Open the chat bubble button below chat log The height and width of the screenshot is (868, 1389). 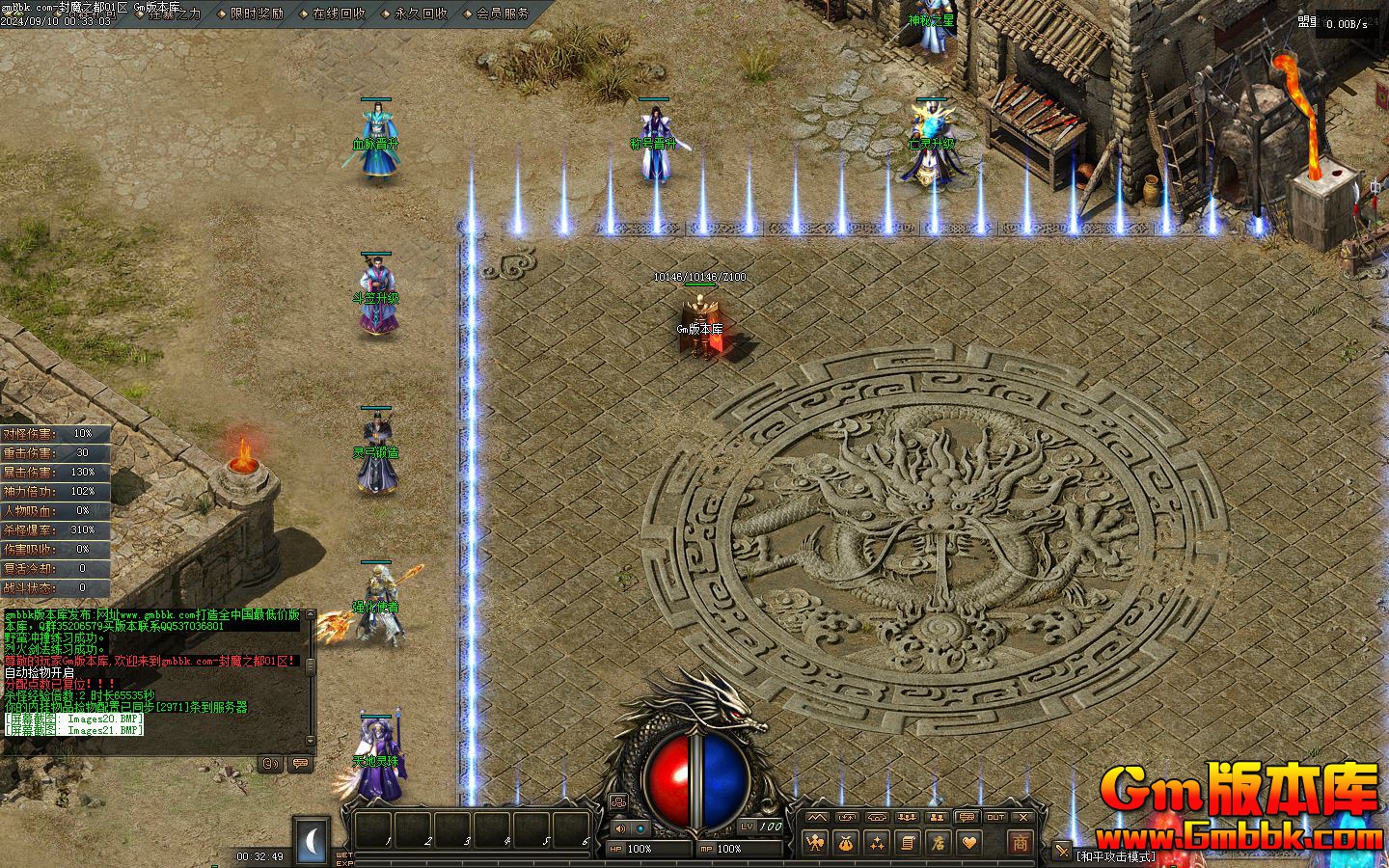300,763
